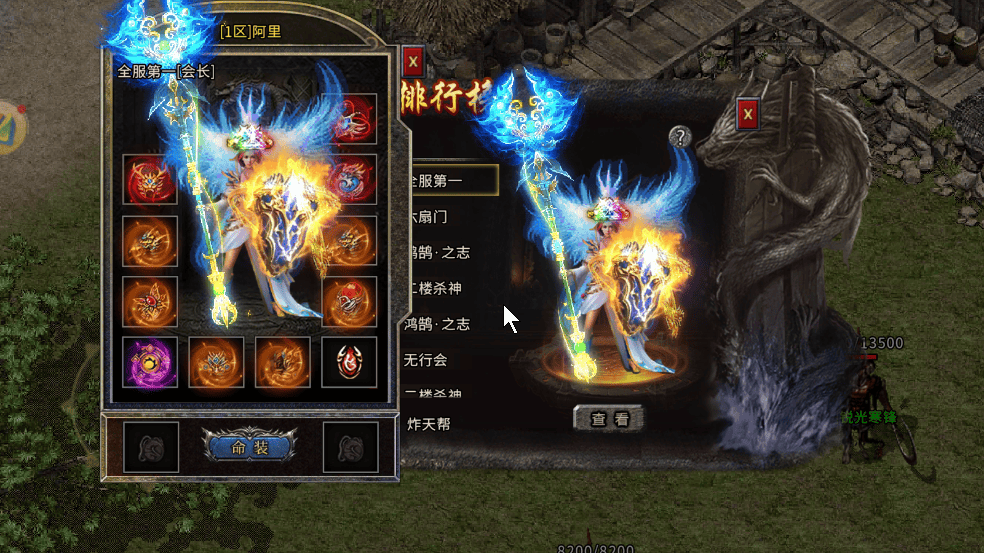Open the 命装 outfit button
The image size is (984, 553).
point(246,446)
